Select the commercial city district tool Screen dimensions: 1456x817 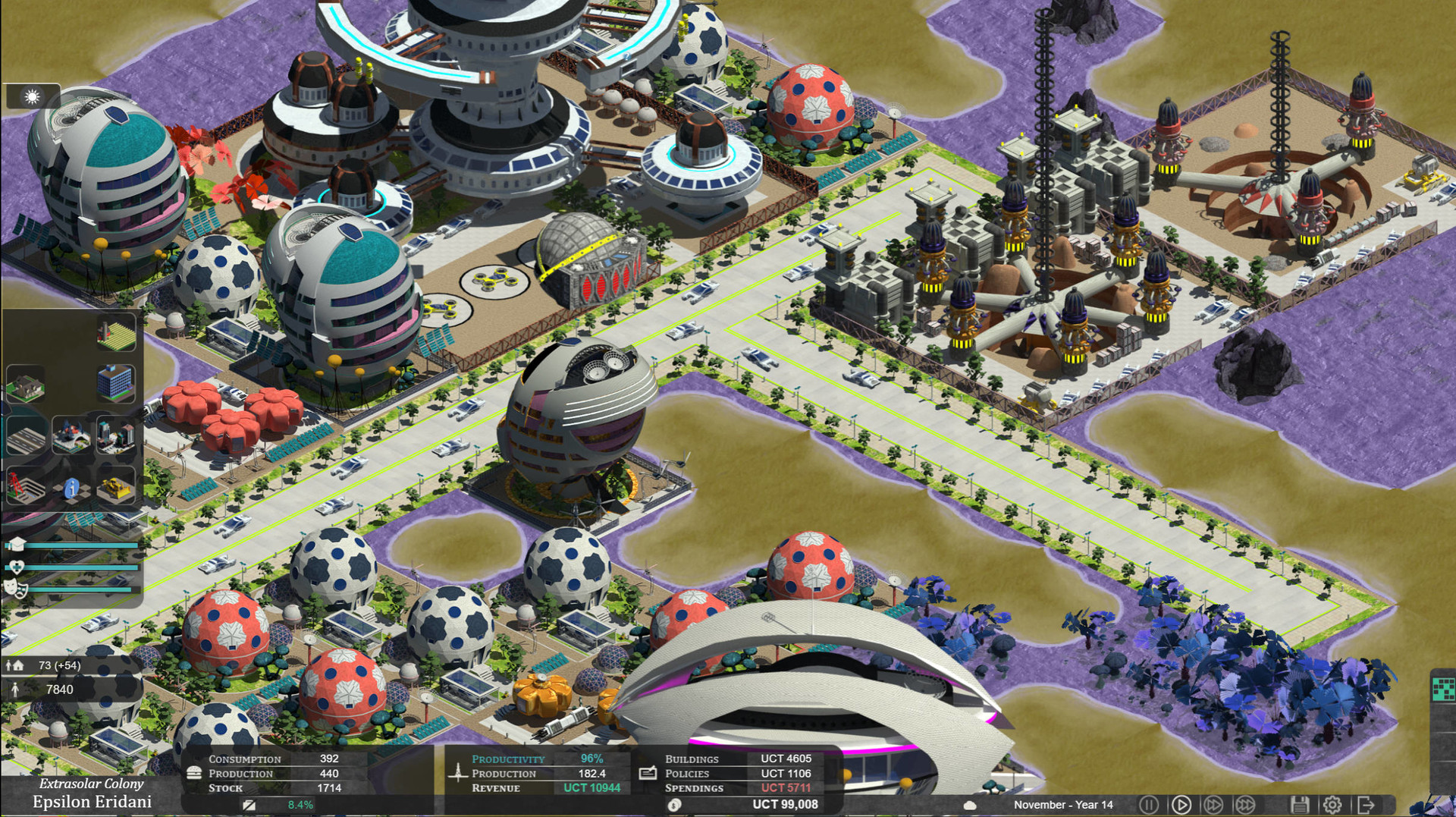[115, 435]
